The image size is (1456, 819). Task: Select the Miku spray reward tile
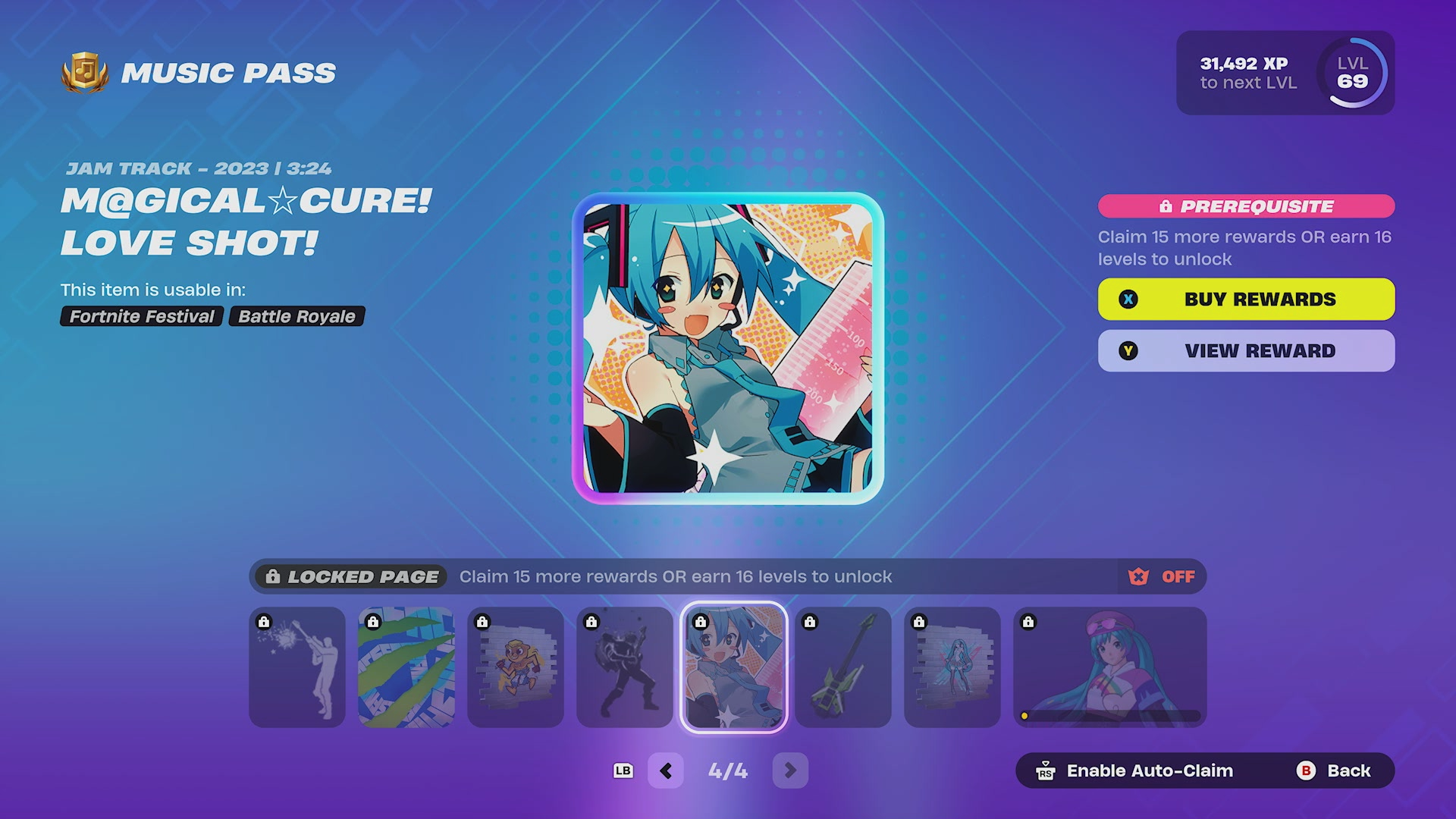[952, 667]
